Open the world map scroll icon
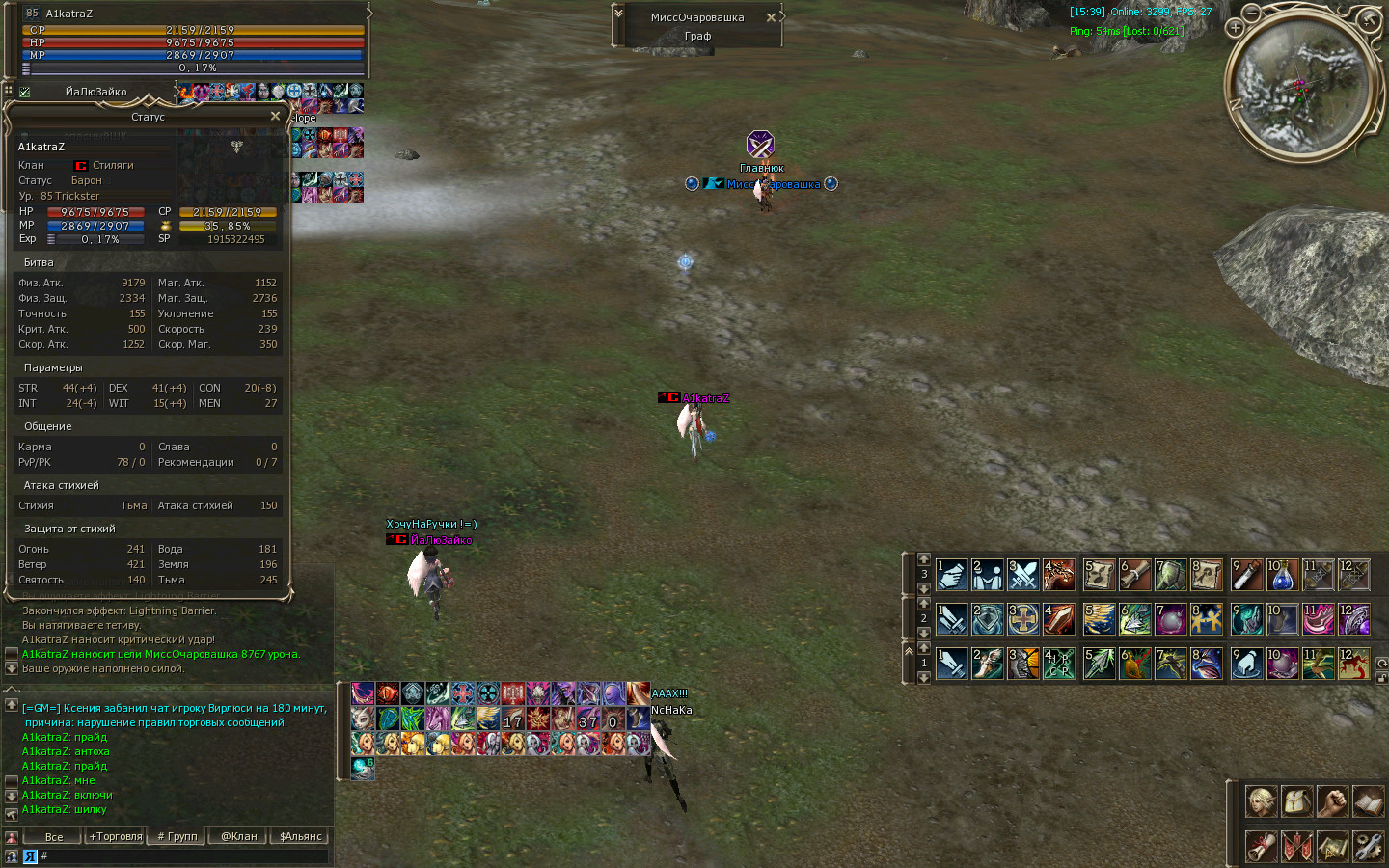 pos(1332,846)
